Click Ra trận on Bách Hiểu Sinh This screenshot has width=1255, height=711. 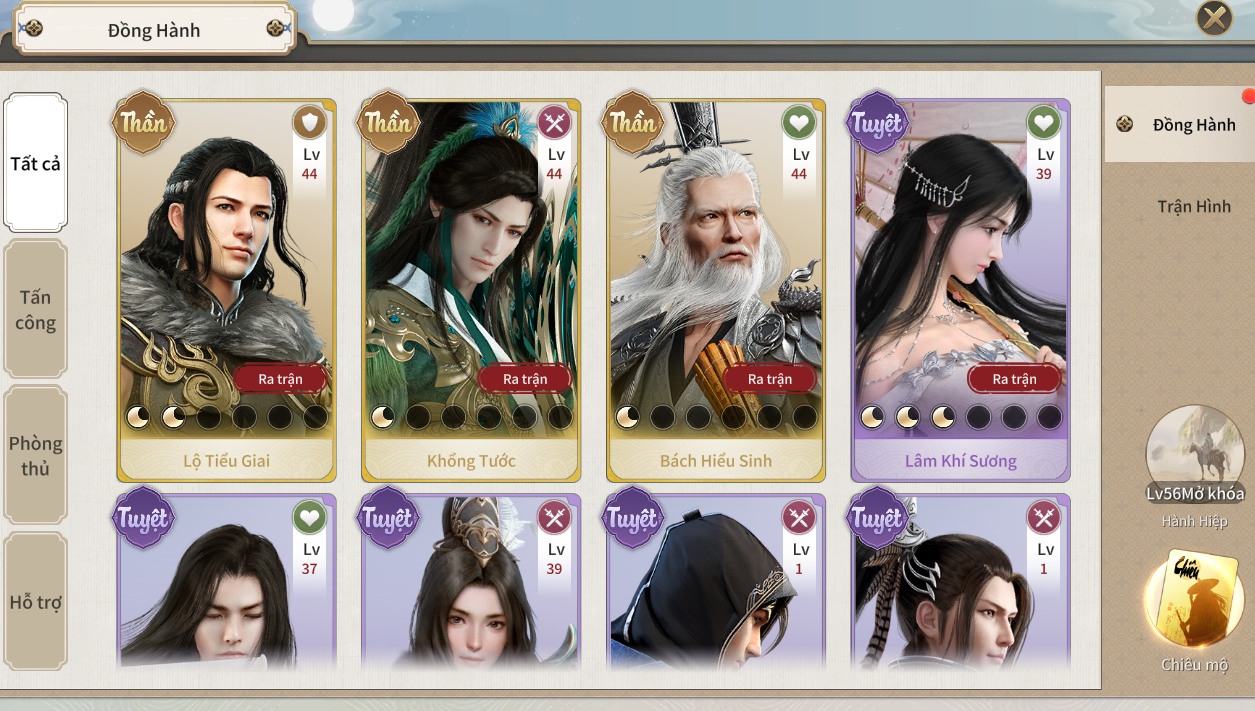(x=771, y=379)
